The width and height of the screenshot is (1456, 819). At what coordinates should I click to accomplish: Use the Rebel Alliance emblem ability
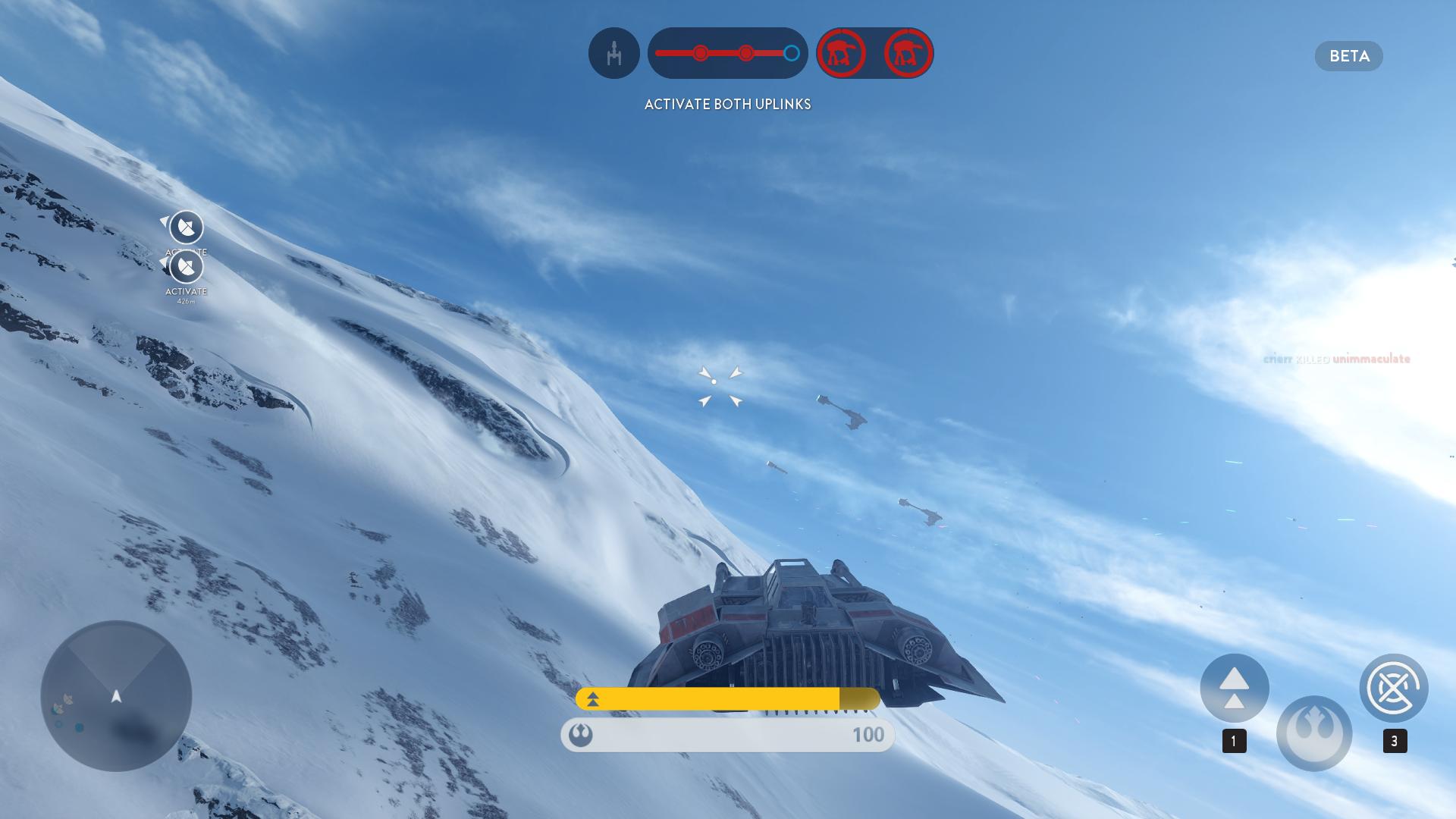(x=1313, y=733)
